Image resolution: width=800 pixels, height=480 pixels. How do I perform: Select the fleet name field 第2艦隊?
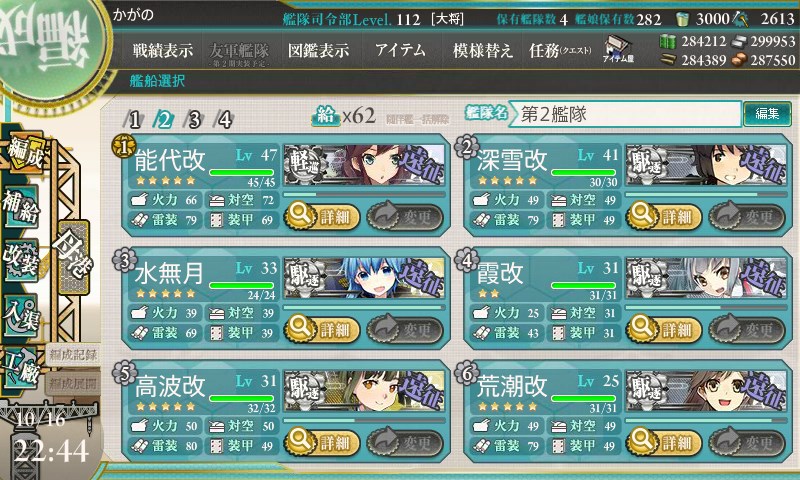[627, 114]
